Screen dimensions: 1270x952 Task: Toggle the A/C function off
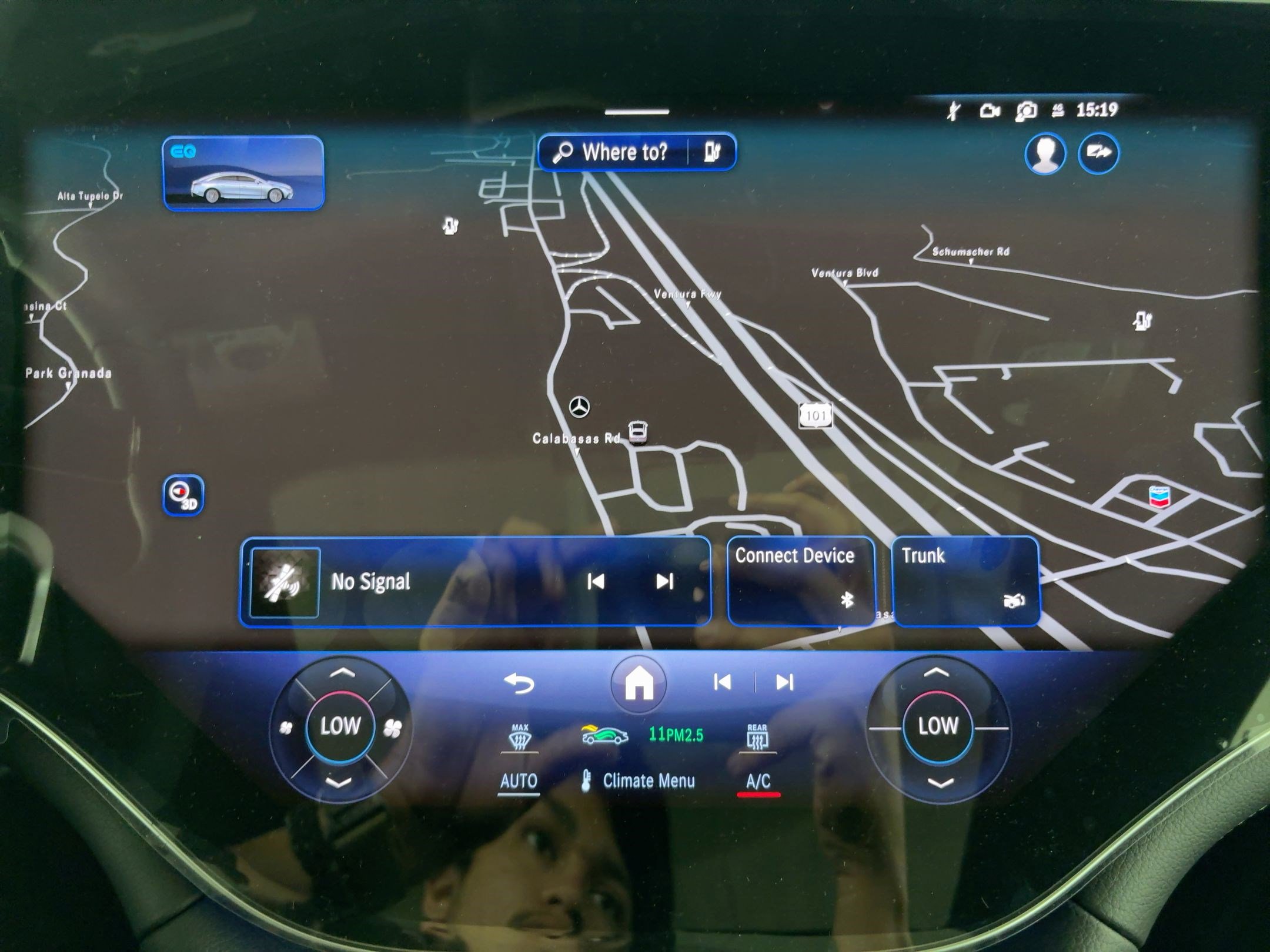(x=758, y=780)
